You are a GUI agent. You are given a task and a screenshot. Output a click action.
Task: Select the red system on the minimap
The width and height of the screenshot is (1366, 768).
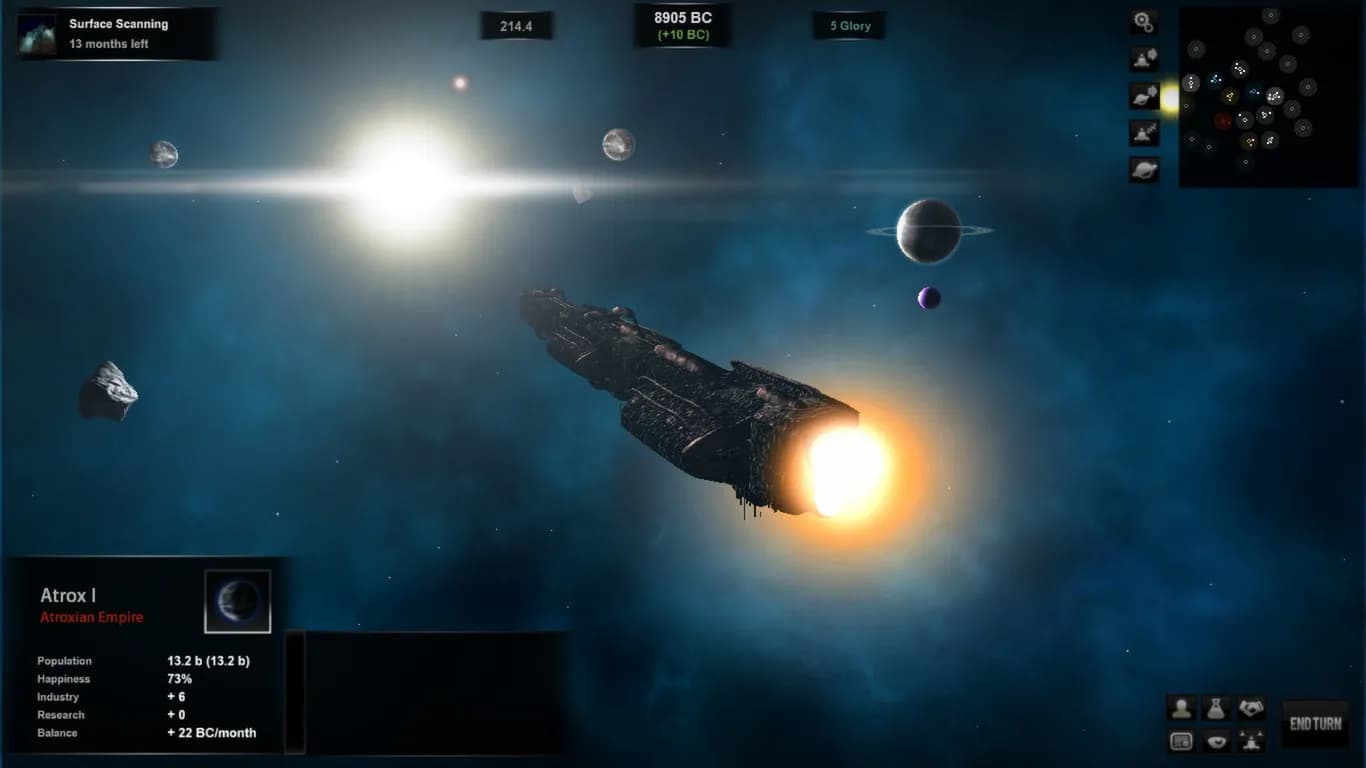[1223, 121]
